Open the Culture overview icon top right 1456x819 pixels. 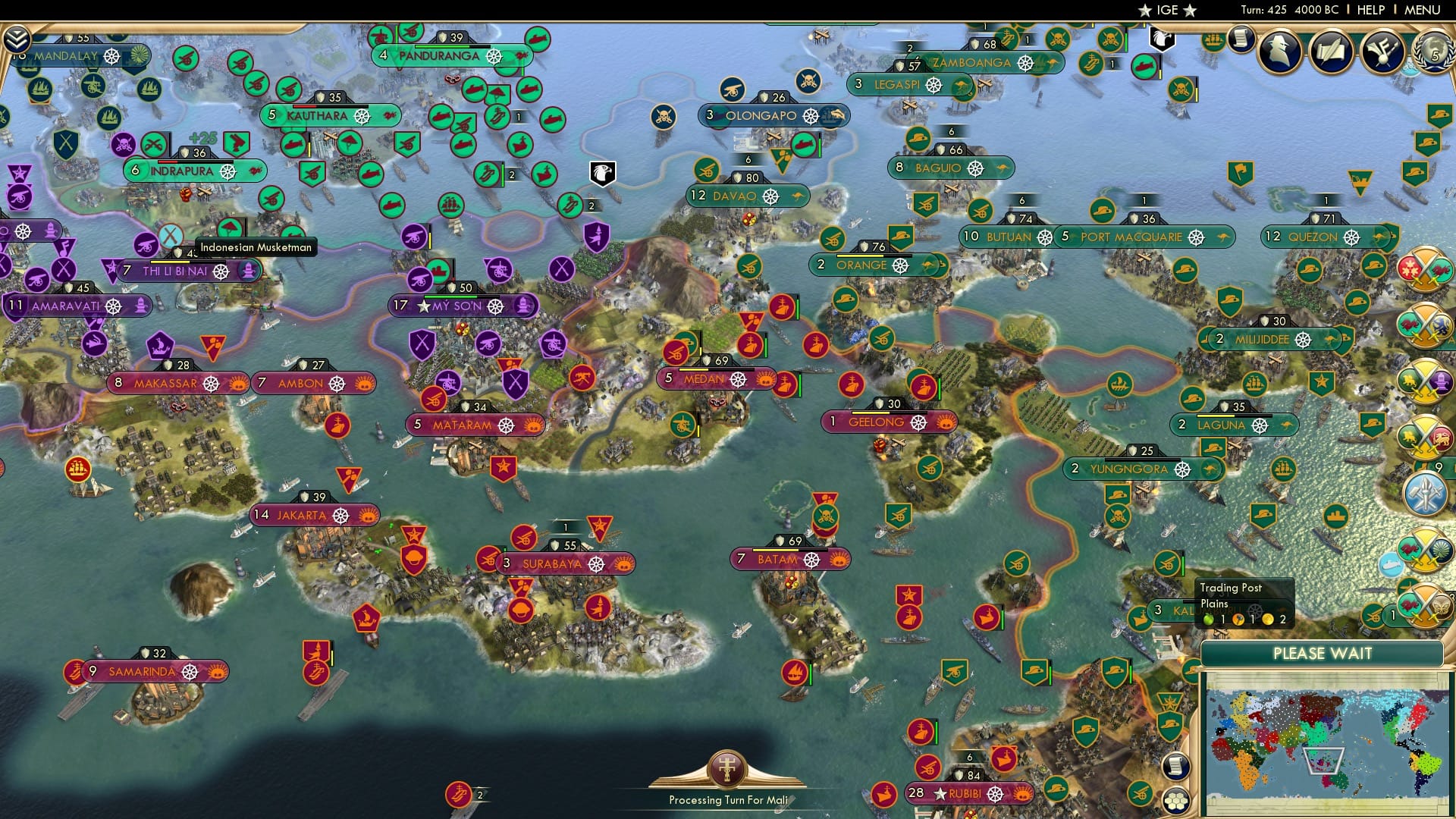pyautogui.click(x=1383, y=52)
